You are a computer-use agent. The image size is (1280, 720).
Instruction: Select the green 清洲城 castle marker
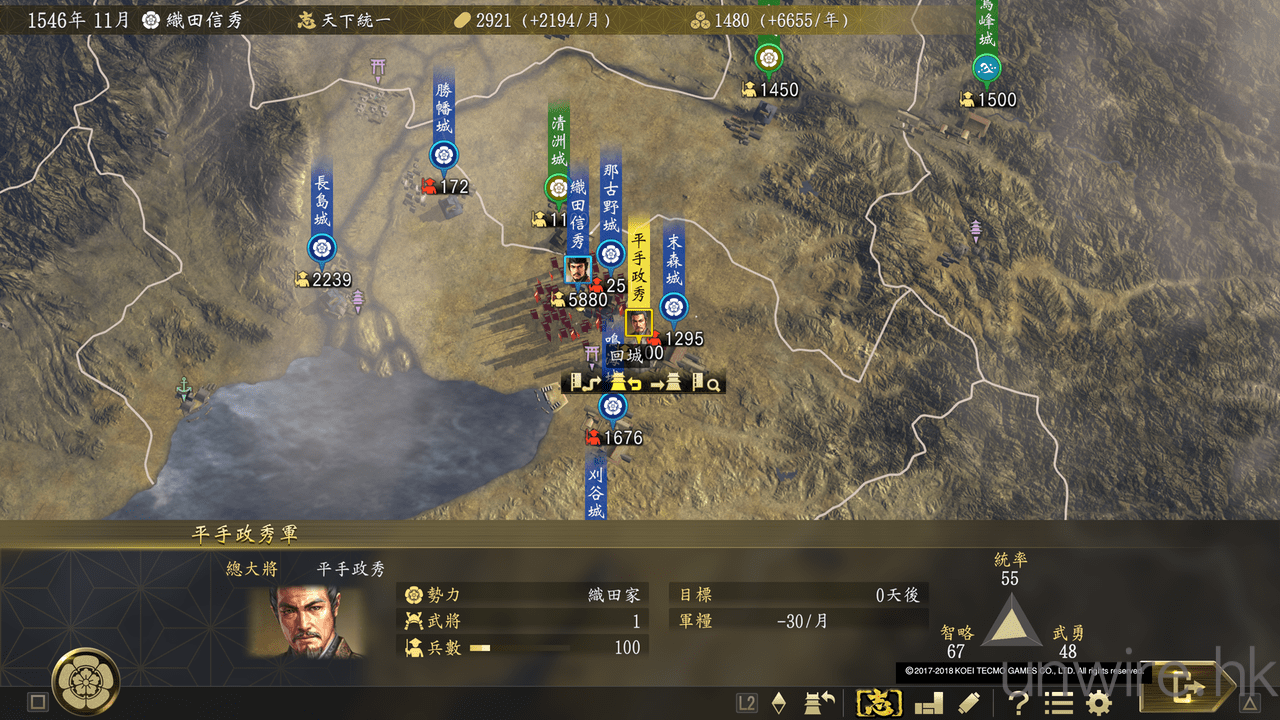coord(558,186)
